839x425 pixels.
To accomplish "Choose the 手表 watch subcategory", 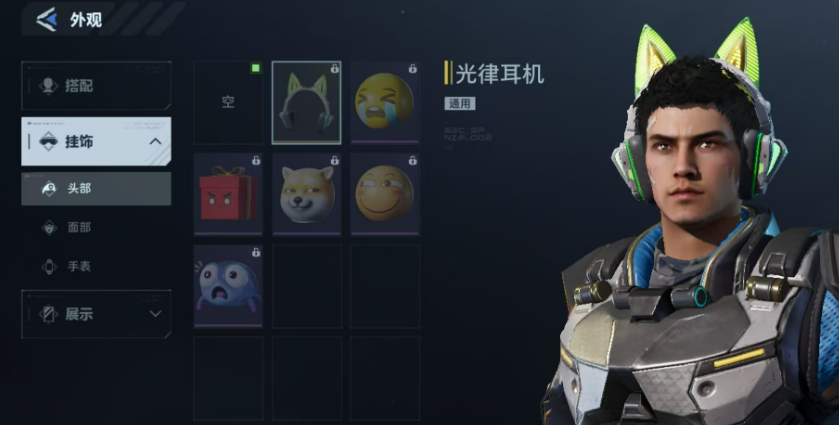I will pos(96,267).
